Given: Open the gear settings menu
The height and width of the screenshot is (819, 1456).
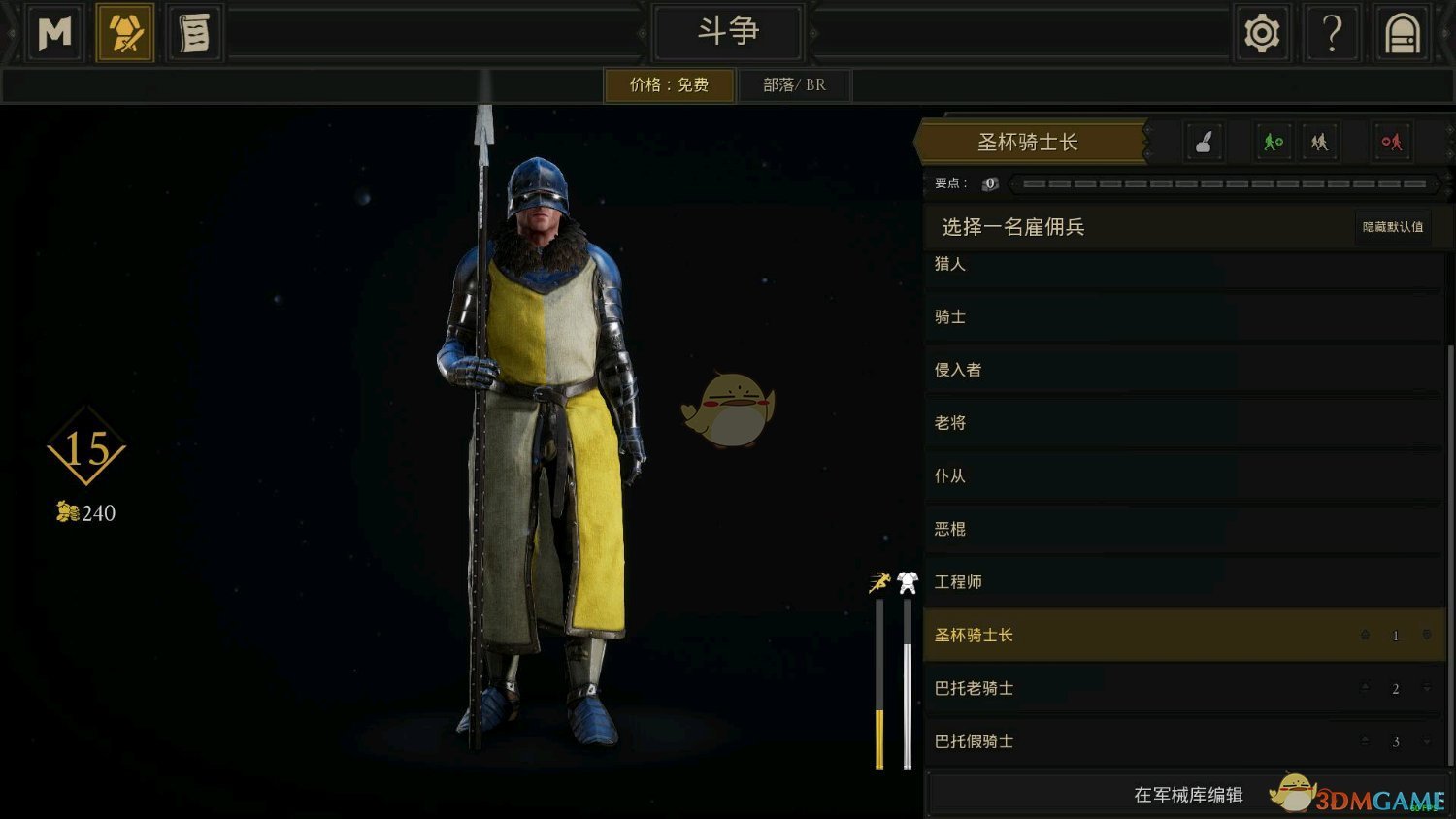Looking at the screenshot, I should (x=1262, y=33).
